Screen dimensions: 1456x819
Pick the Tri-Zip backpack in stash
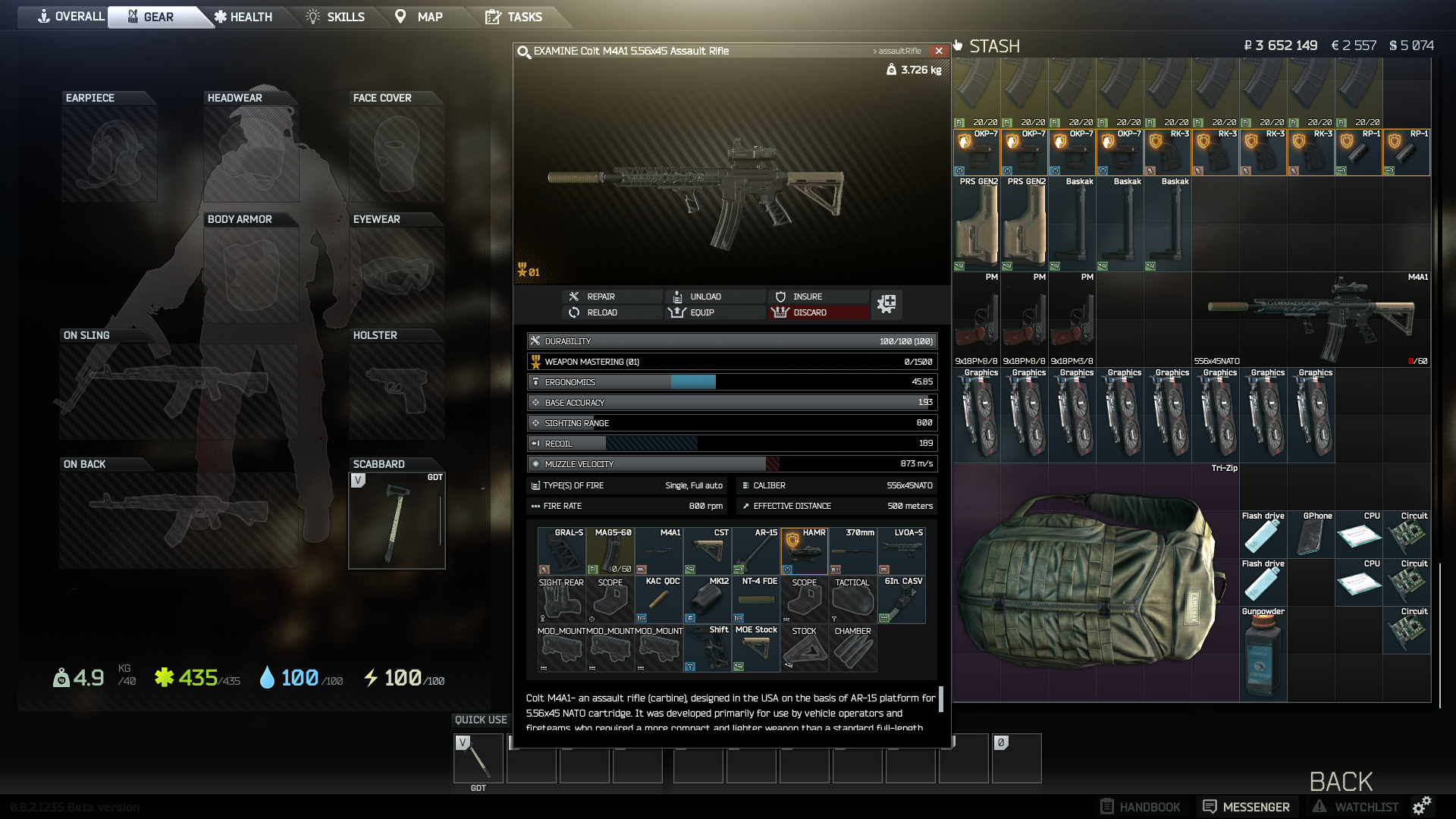pyautogui.click(x=1095, y=582)
